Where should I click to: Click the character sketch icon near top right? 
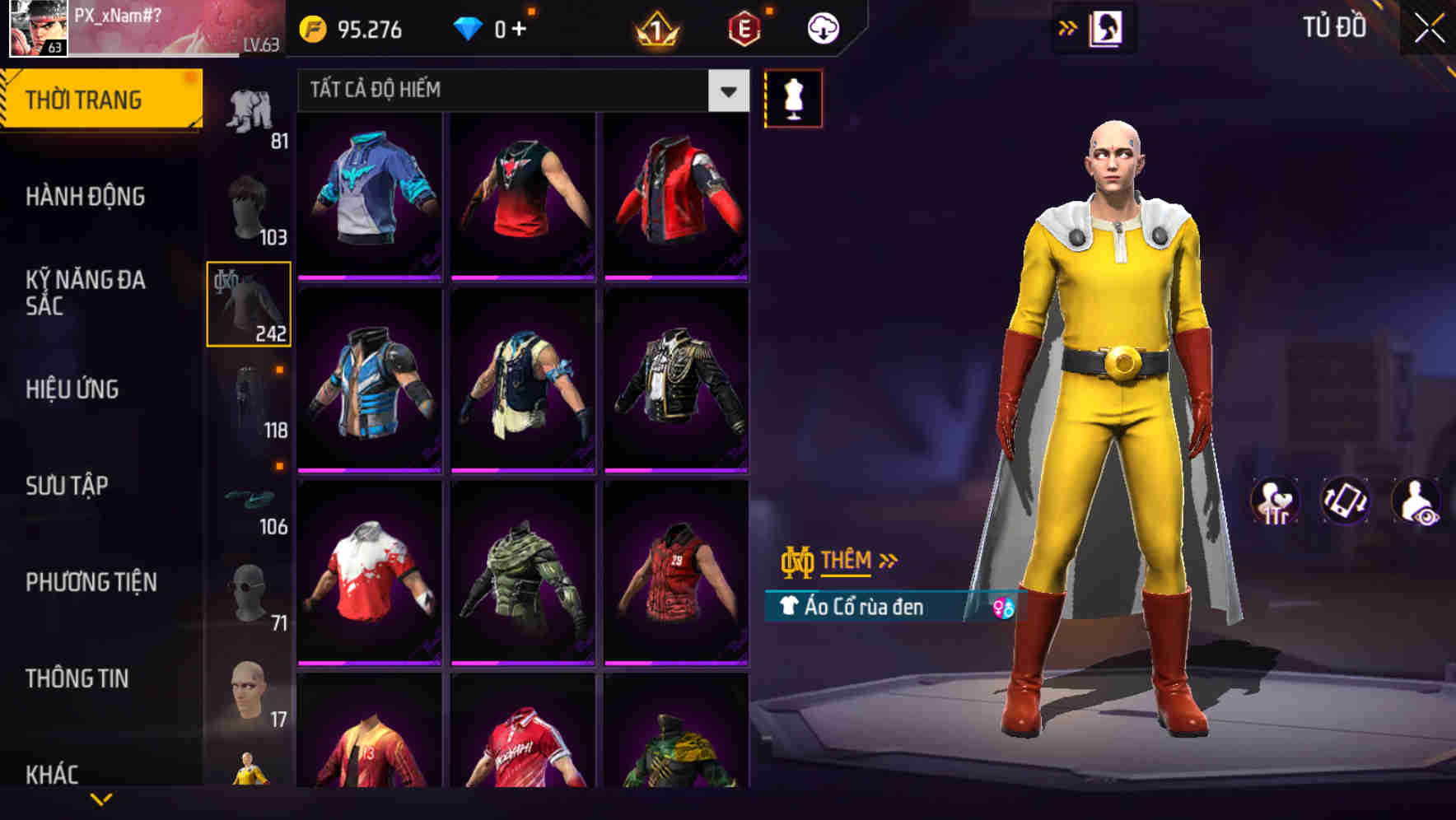1108,26
